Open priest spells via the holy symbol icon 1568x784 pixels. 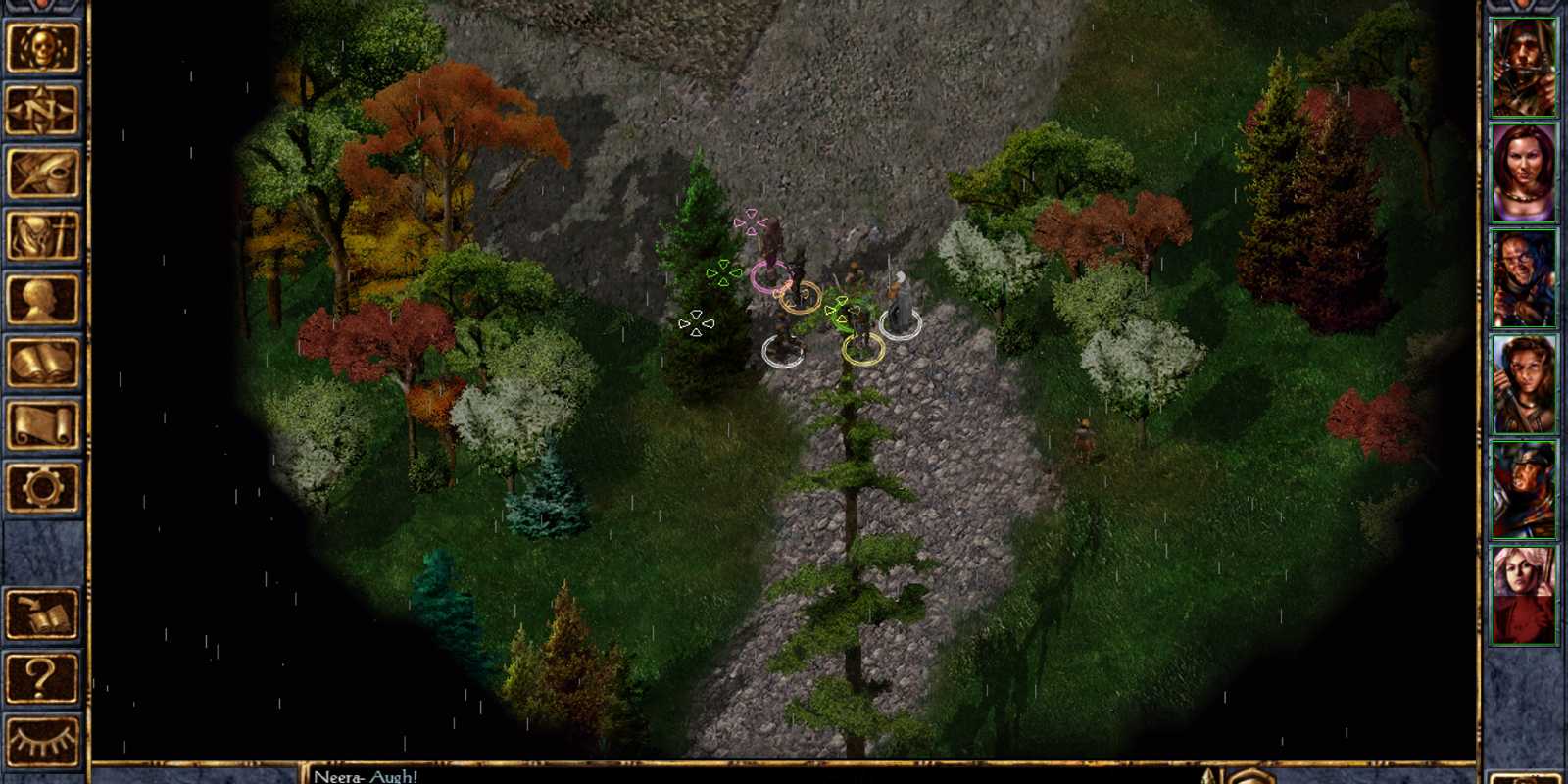pos(43,233)
